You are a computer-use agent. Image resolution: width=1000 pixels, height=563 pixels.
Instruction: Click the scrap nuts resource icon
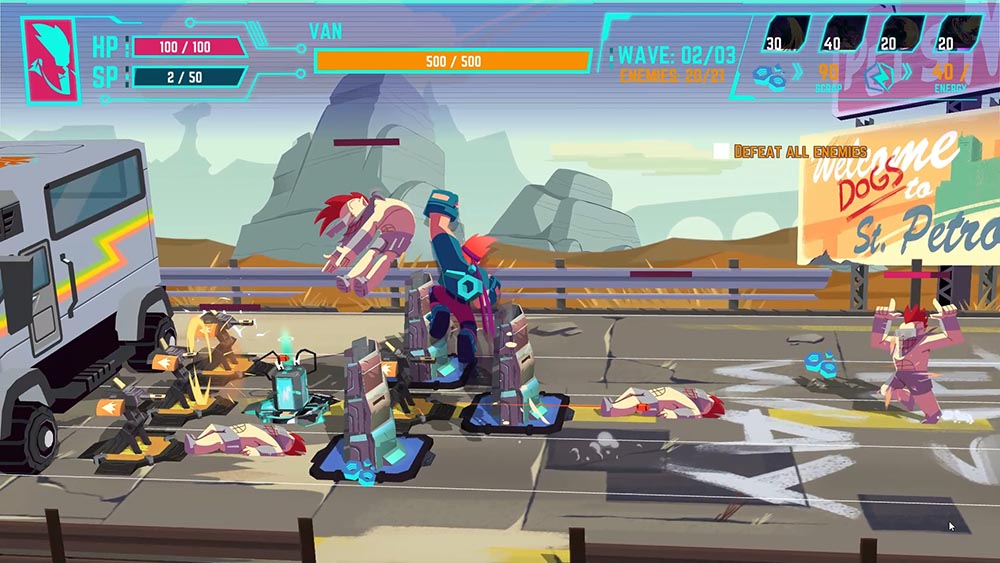point(768,73)
